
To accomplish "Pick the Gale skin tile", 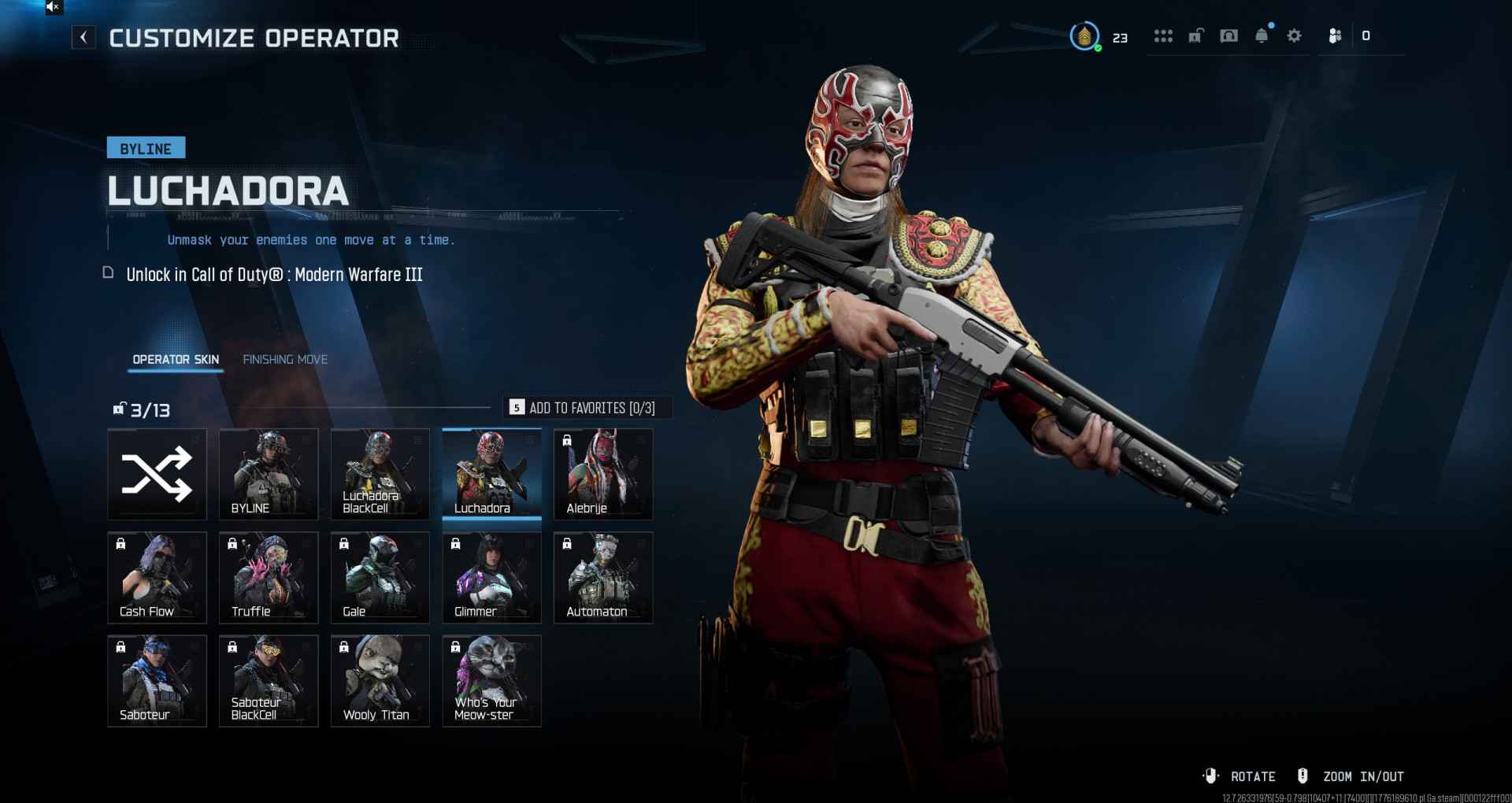I will (380, 577).
